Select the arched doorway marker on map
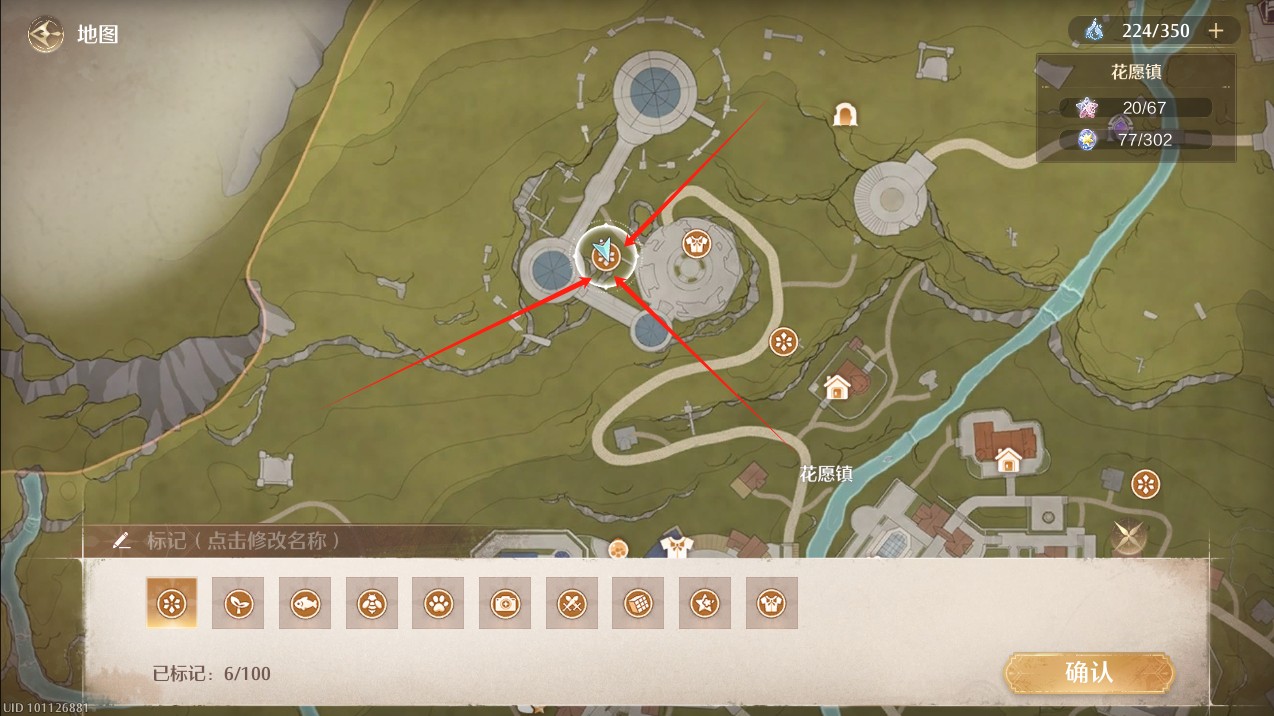Screen dimensions: 1274x716 pos(846,115)
